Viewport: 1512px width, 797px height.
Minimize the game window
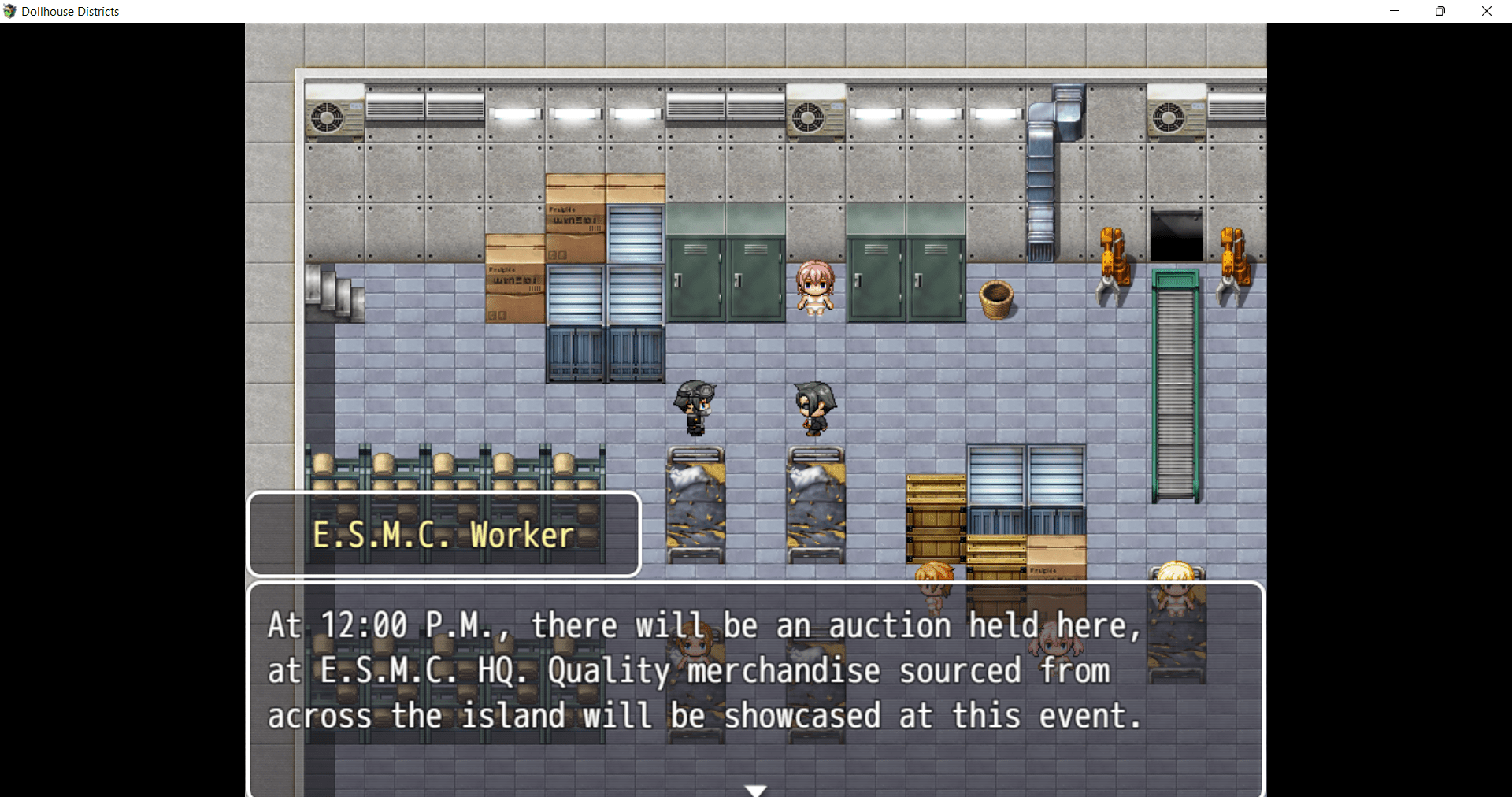pos(1395,11)
